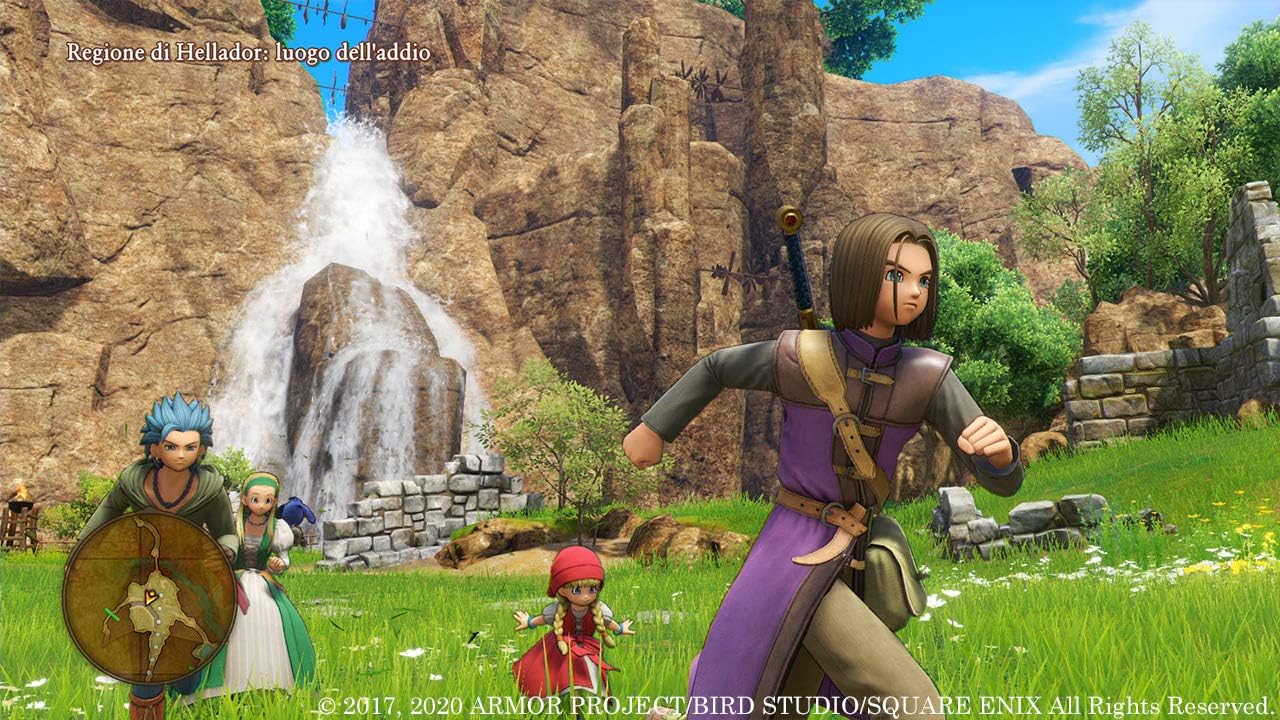Click the topmost white dot on the minimap path

[x=162, y=594]
